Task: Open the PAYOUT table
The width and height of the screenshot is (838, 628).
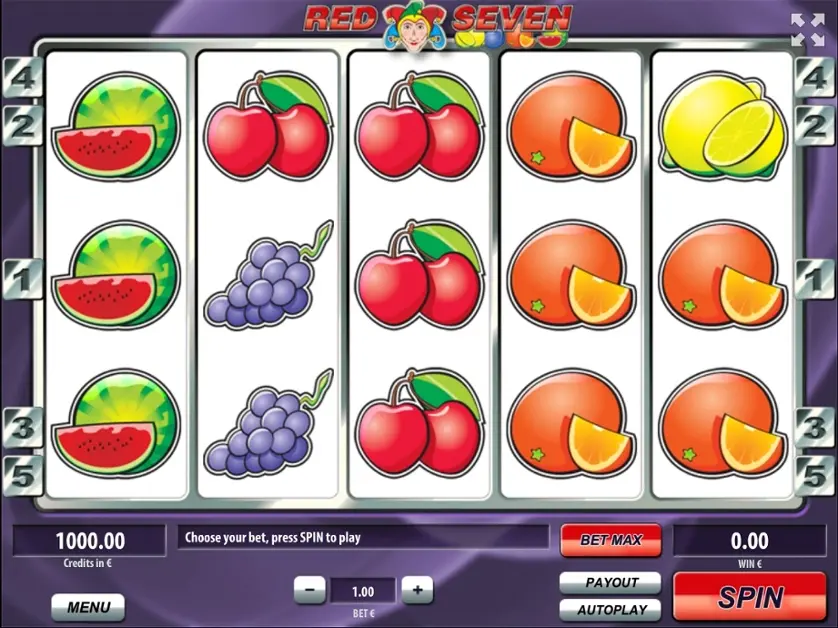Action: 610,582
